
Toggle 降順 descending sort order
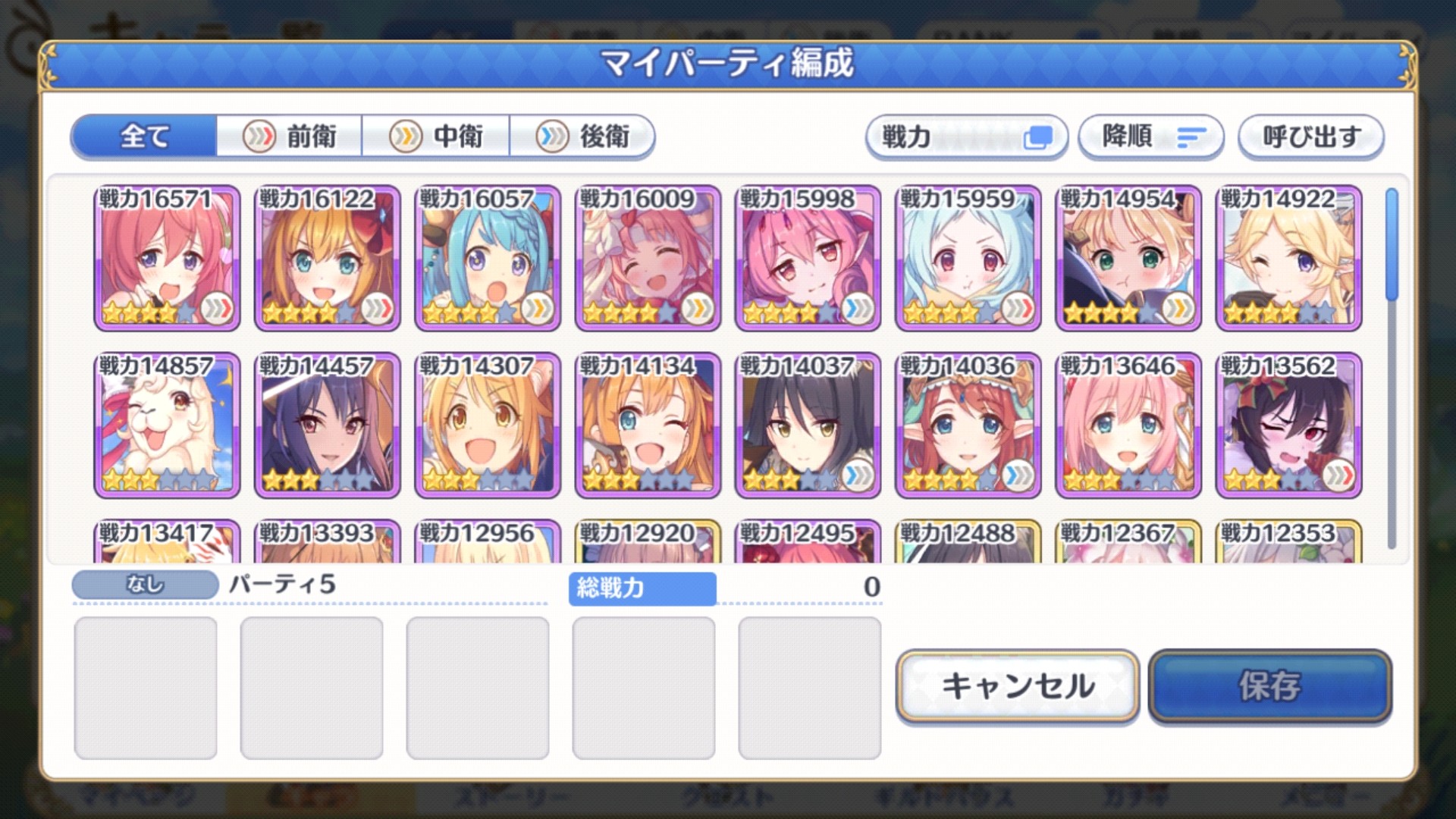(x=1150, y=136)
